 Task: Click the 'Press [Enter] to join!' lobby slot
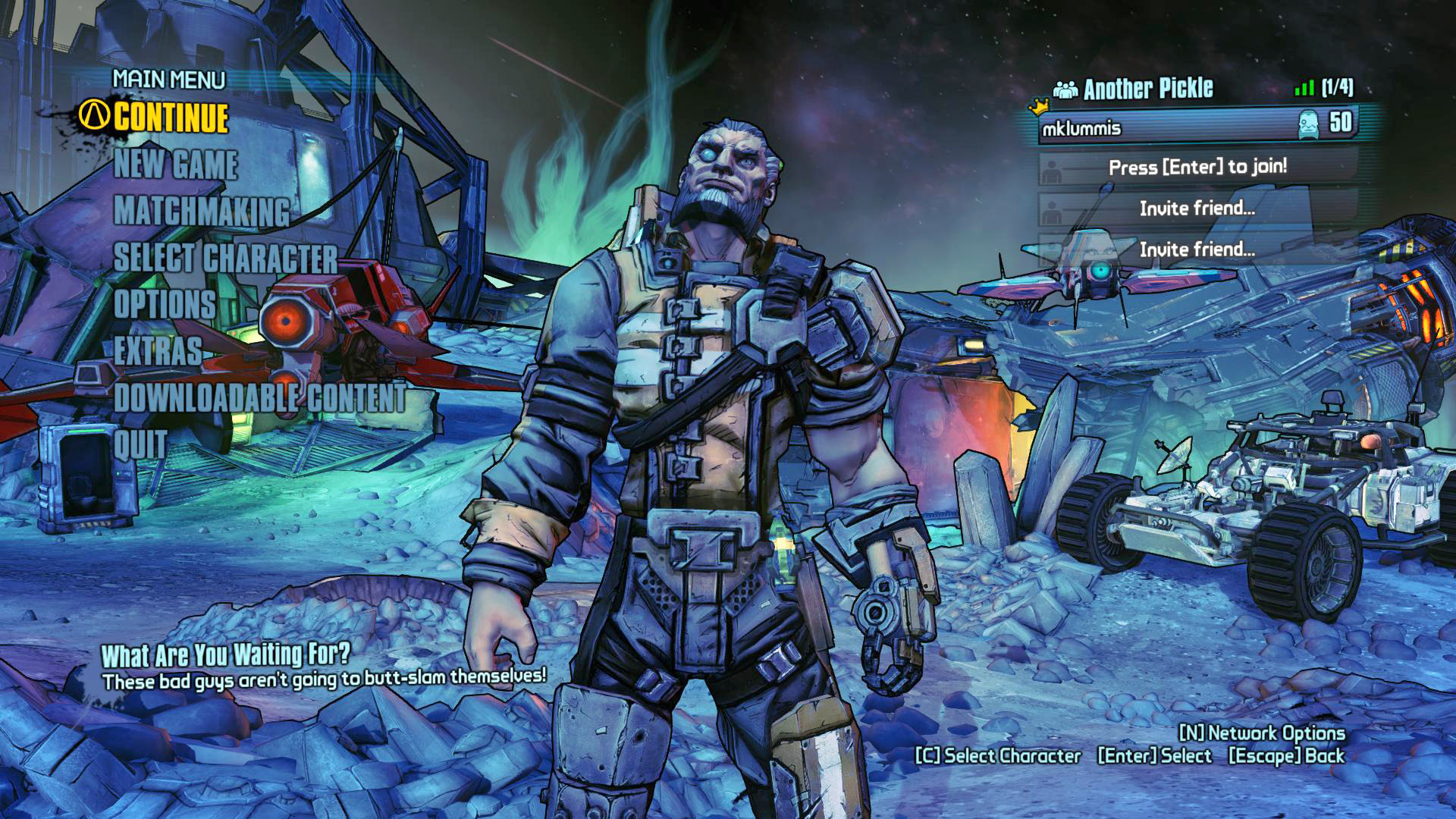pyautogui.click(x=1197, y=167)
